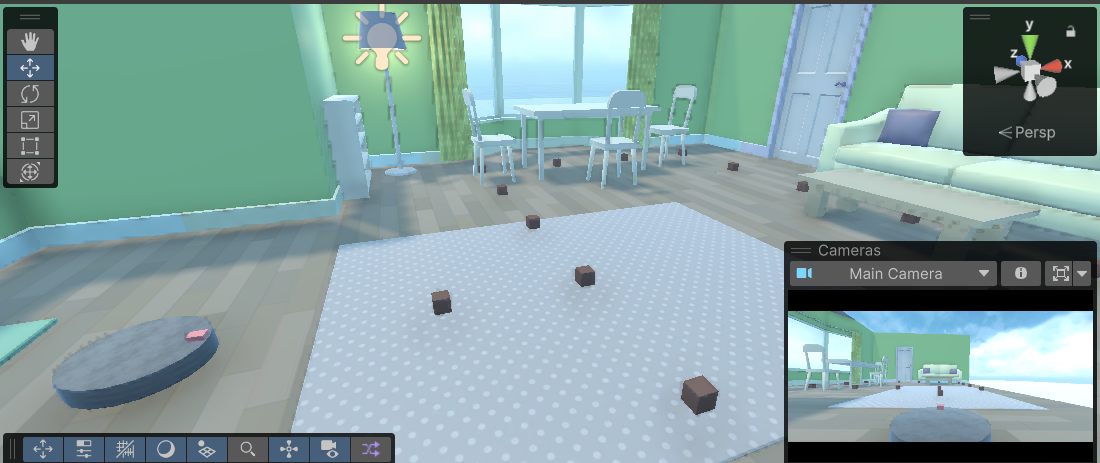
Task: Click the Main Camera preview thumbnail
Action: pos(940,376)
